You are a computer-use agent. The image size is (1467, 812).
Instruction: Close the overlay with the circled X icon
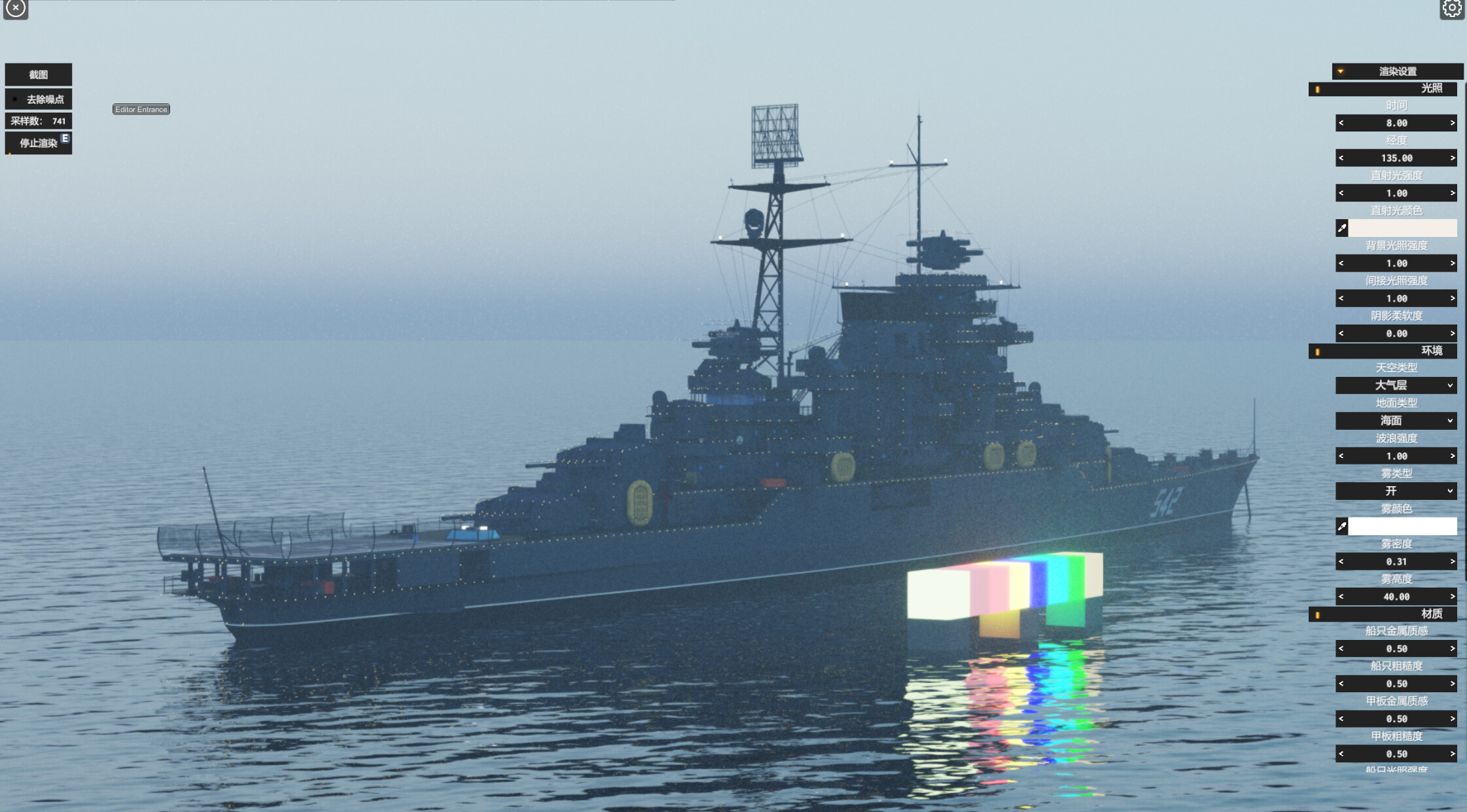tap(16, 9)
